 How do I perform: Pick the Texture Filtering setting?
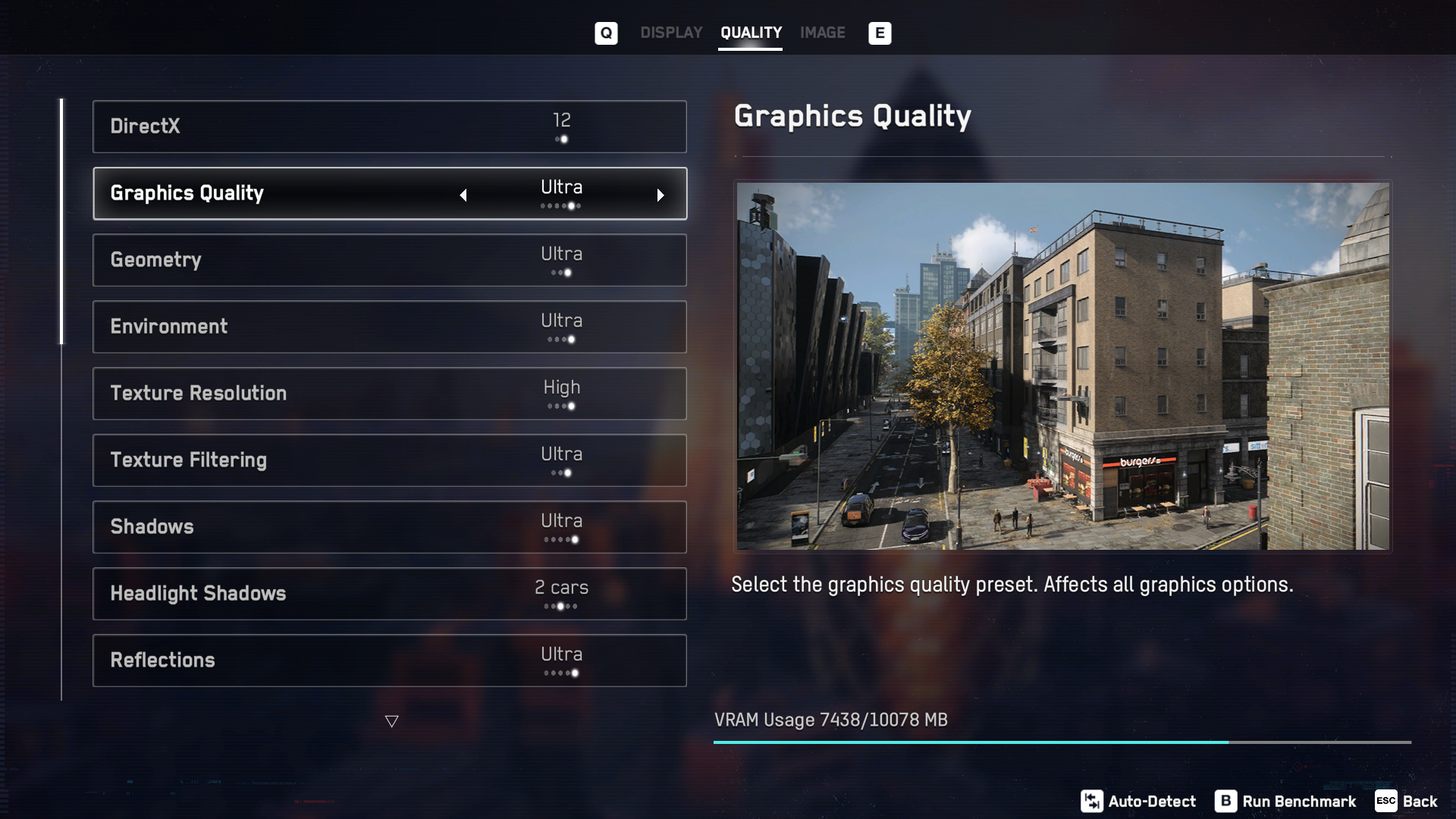(x=389, y=460)
